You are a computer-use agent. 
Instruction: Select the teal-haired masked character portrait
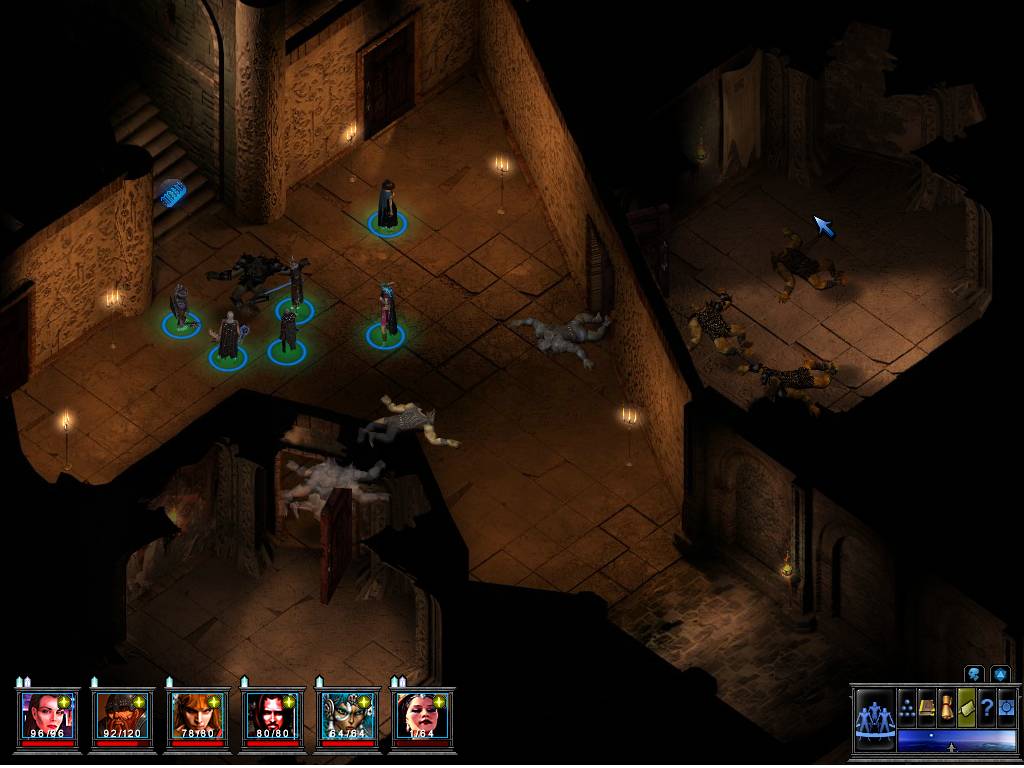(x=345, y=714)
